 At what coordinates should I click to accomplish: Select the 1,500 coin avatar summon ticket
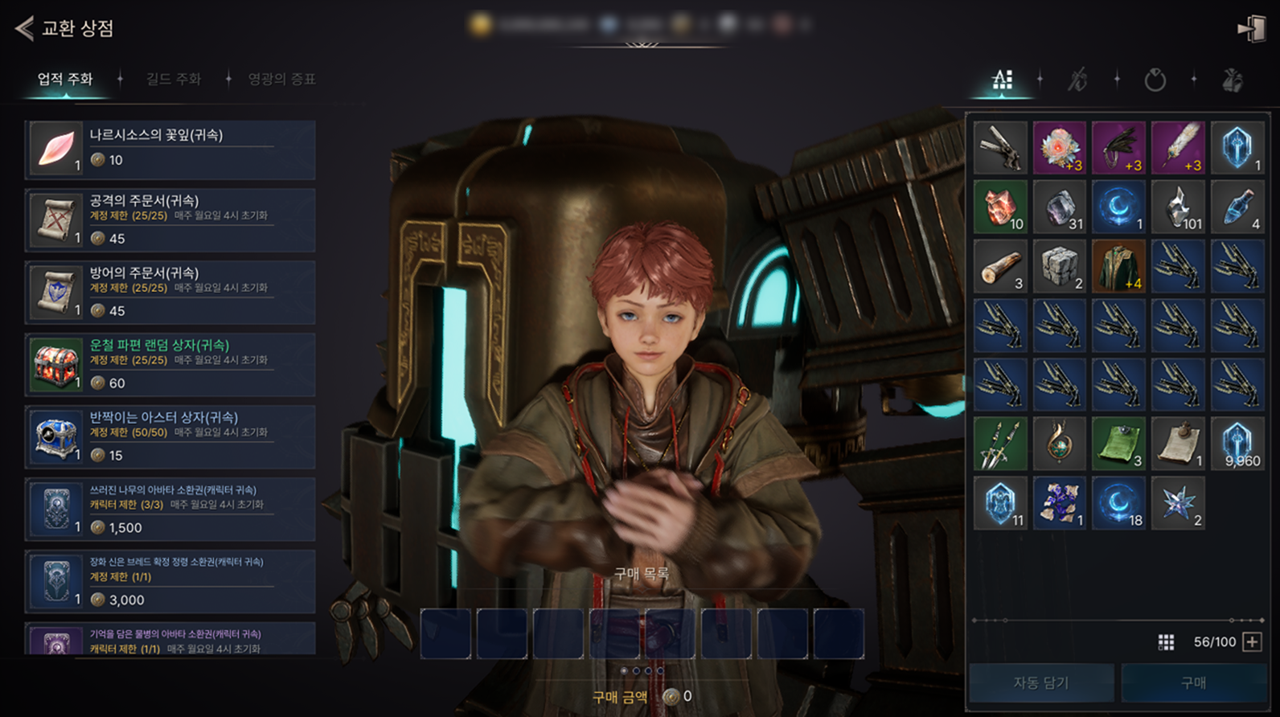pos(170,506)
